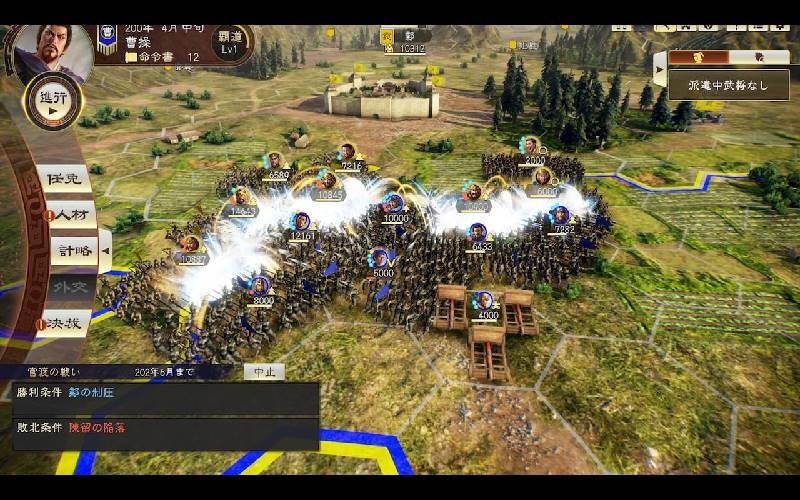The image size is (800, 500).
Task: Select the army unit with 7232 troops
Action: [x=562, y=215]
